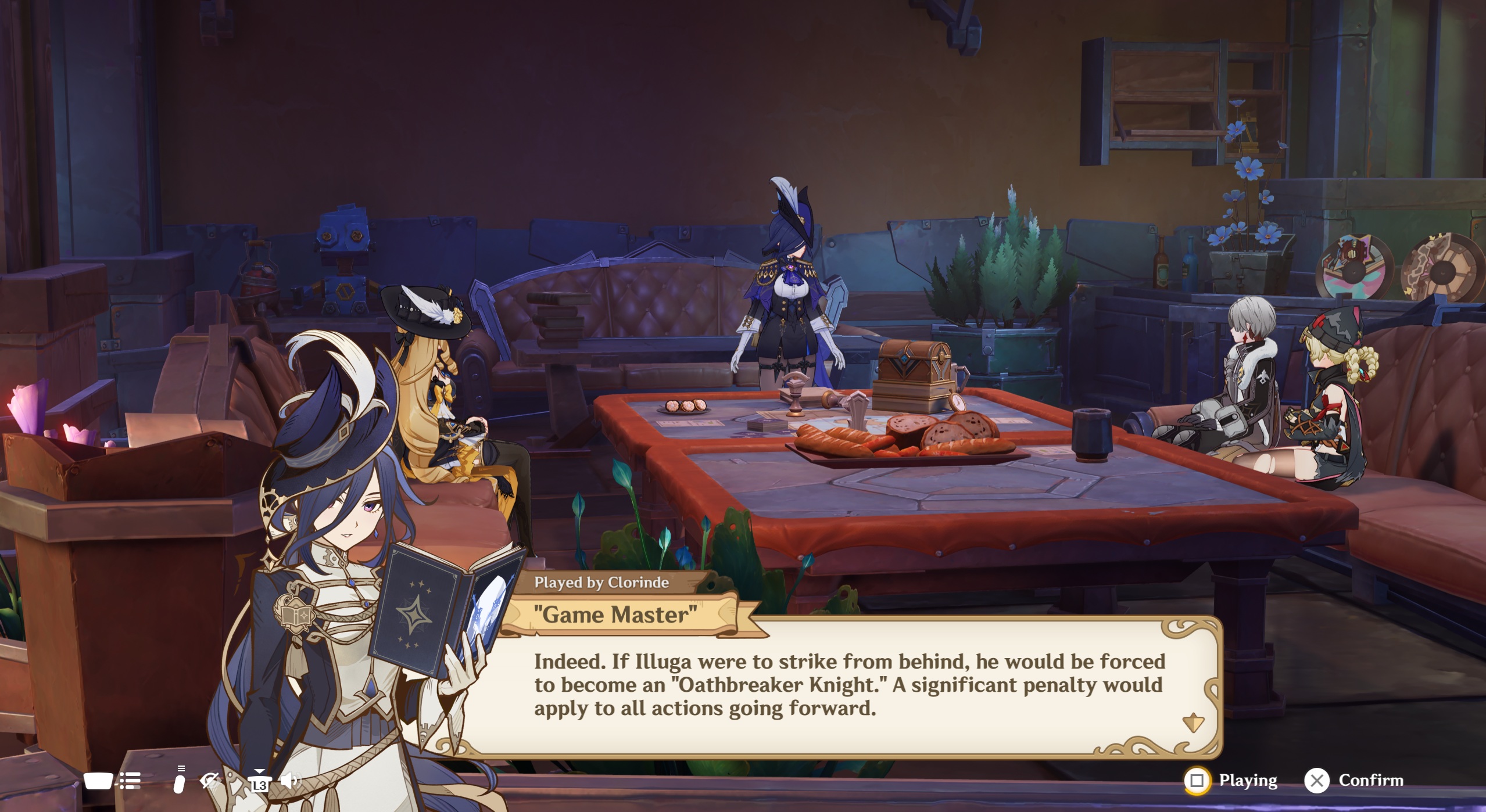Screen dimensions: 1486x812
Task: Open the dialogue log list icon
Action: point(130,781)
